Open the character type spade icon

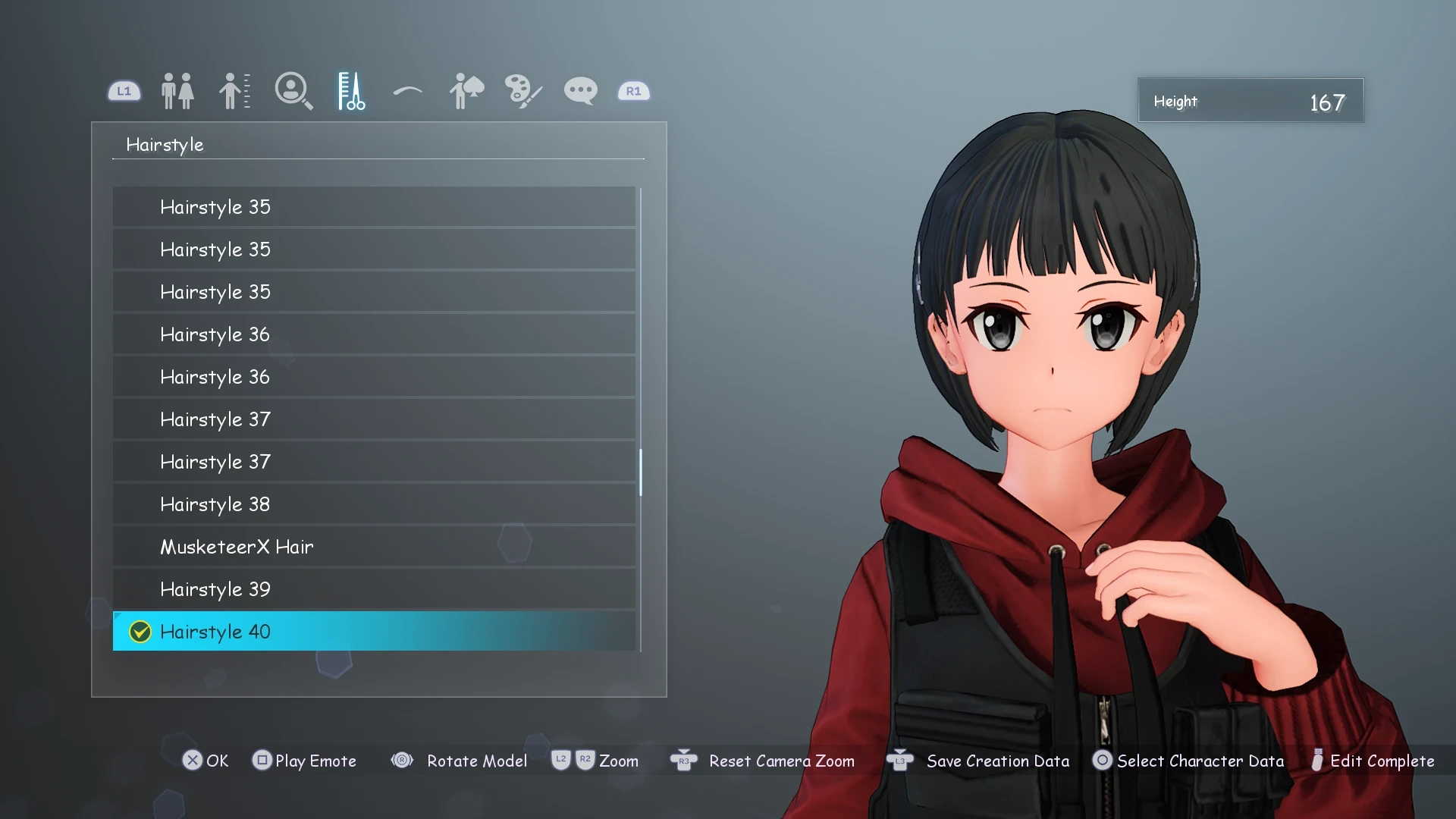tap(465, 90)
